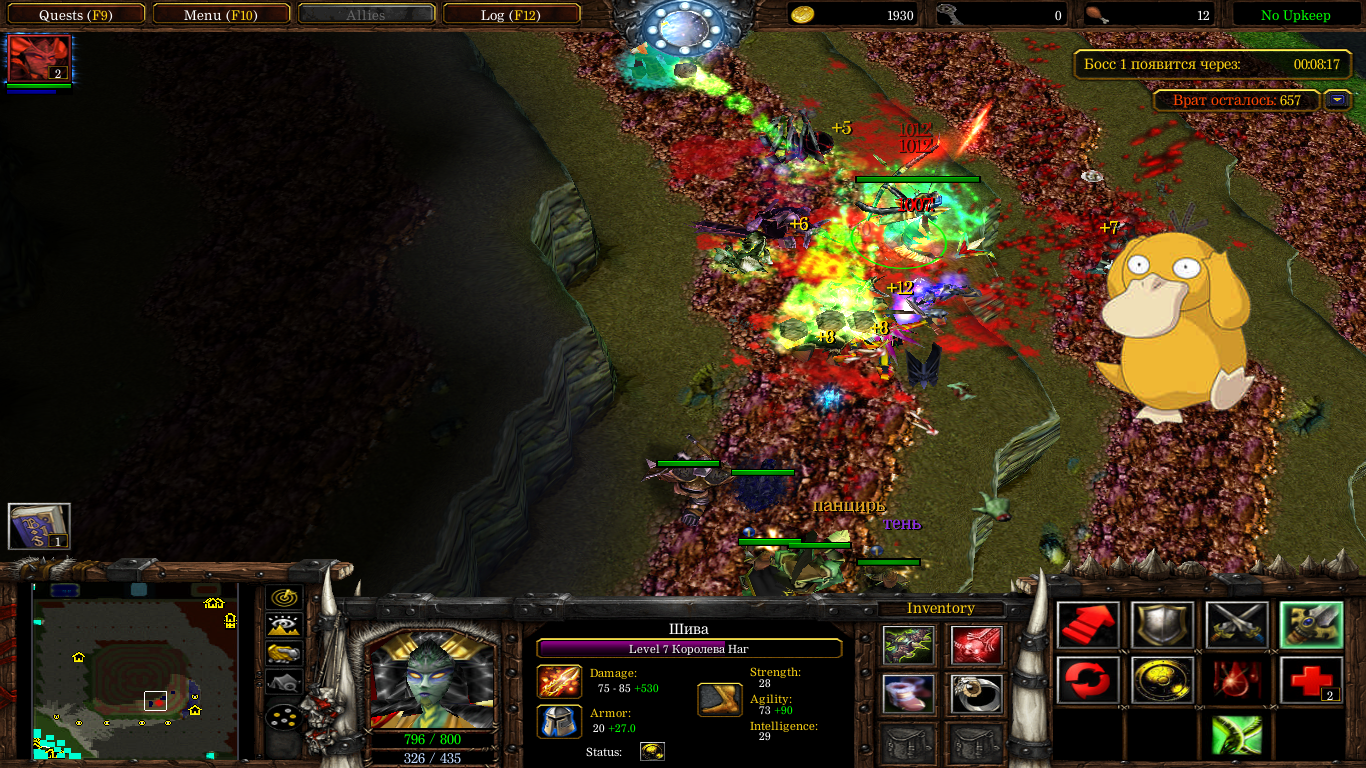The height and width of the screenshot is (768, 1366).
Task: Select the silver ring inventory item
Action: (977, 694)
